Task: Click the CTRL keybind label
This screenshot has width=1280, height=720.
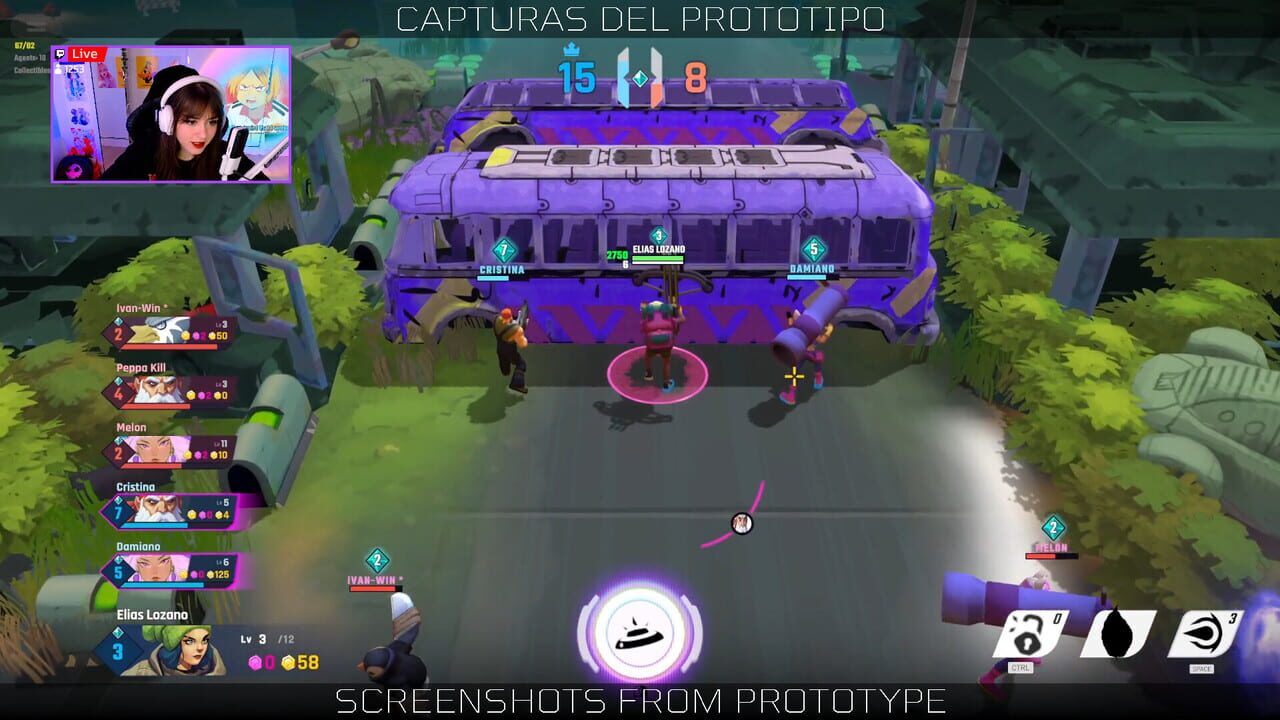Action: point(1021,666)
